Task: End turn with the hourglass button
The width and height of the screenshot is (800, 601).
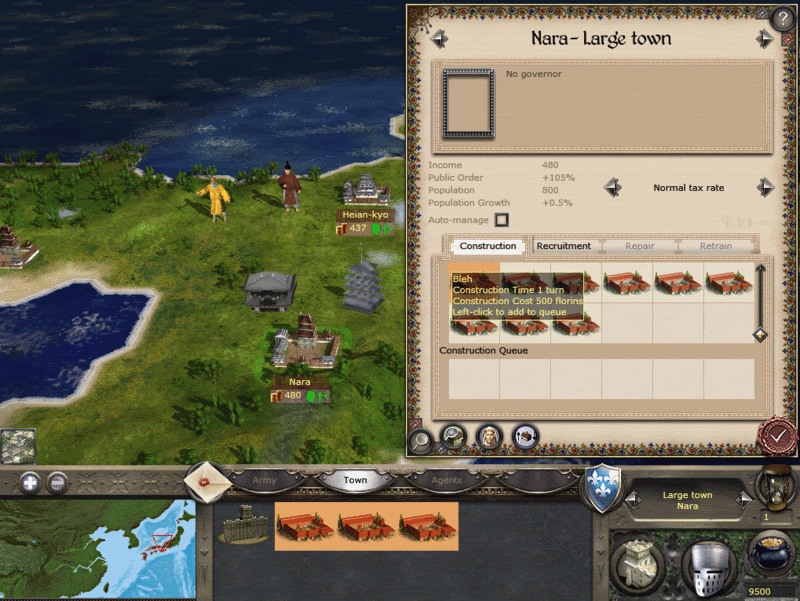Action: click(771, 488)
